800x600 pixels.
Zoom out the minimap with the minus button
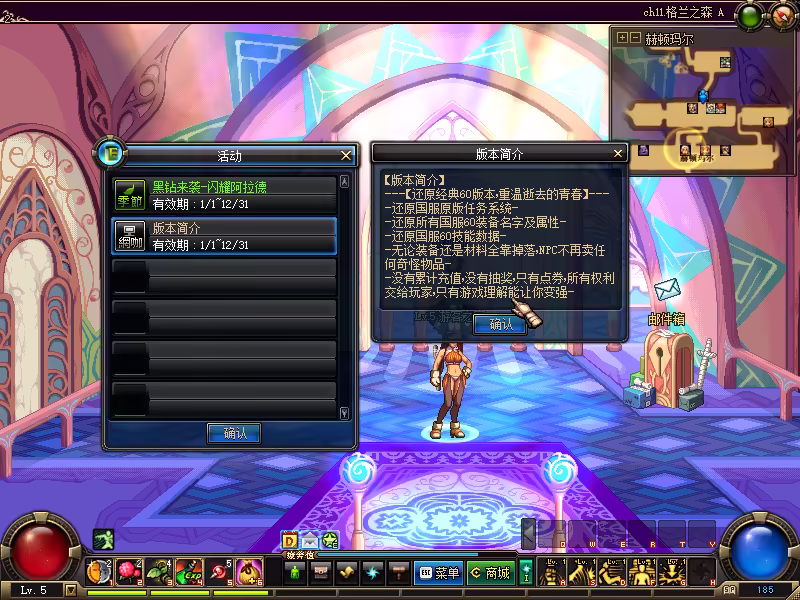point(636,38)
